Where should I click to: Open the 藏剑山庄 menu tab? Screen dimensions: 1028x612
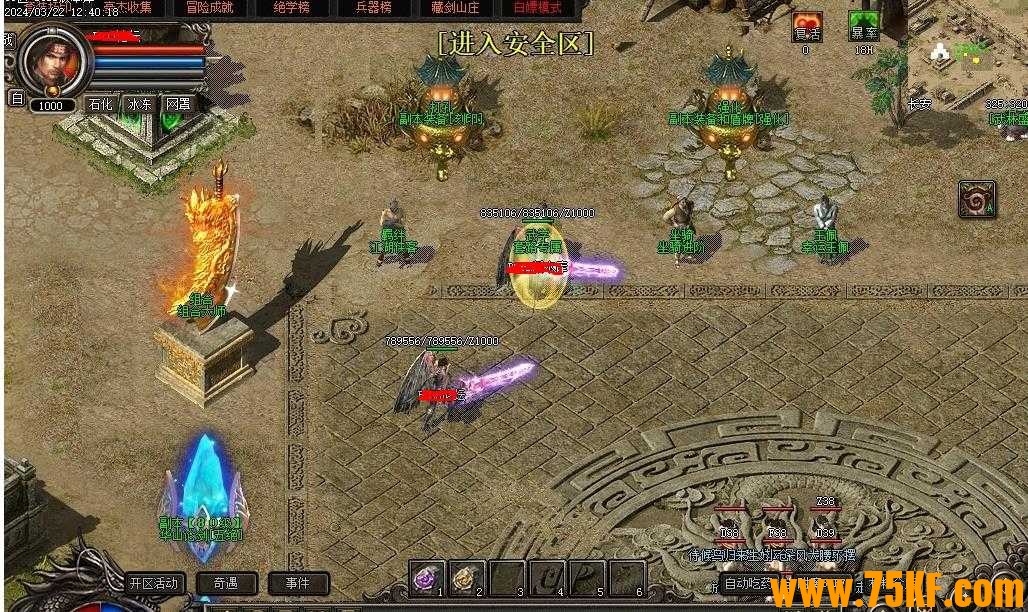tap(455, 7)
